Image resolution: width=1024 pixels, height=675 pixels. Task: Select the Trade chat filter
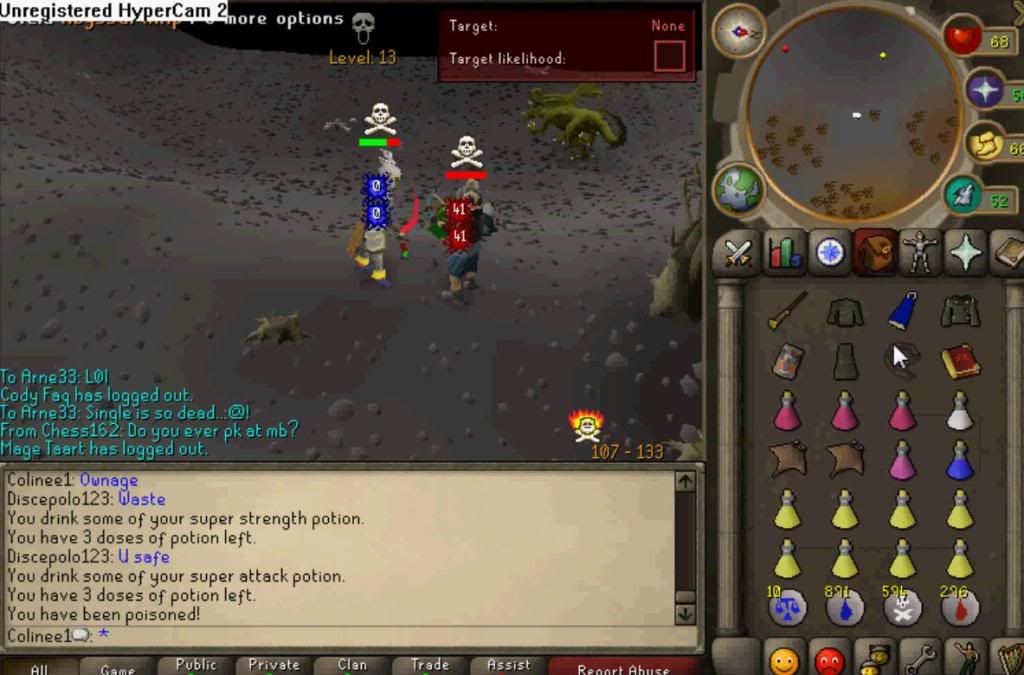coord(430,665)
